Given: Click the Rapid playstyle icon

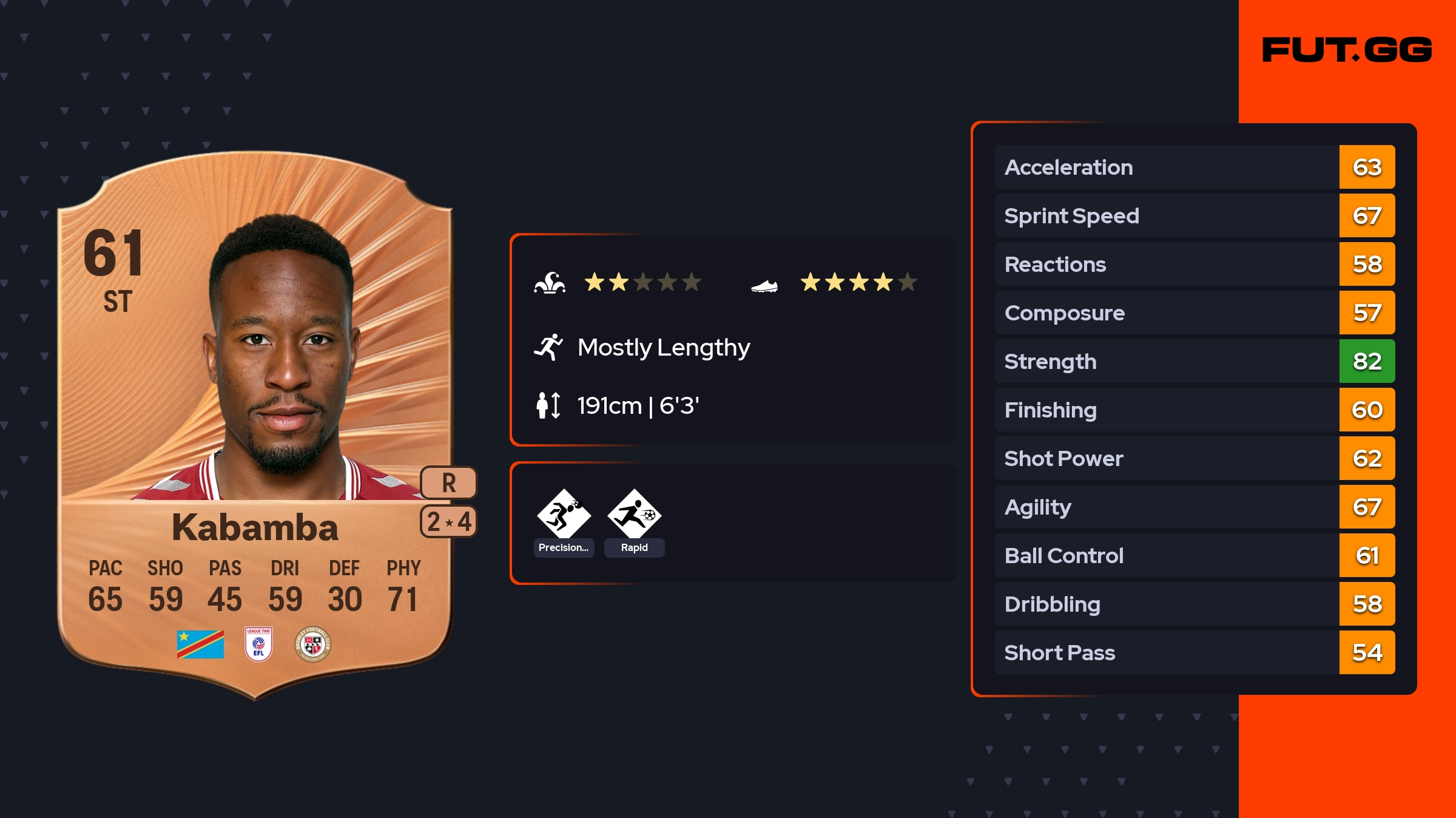Looking at the screenshot, I should 634,515.
